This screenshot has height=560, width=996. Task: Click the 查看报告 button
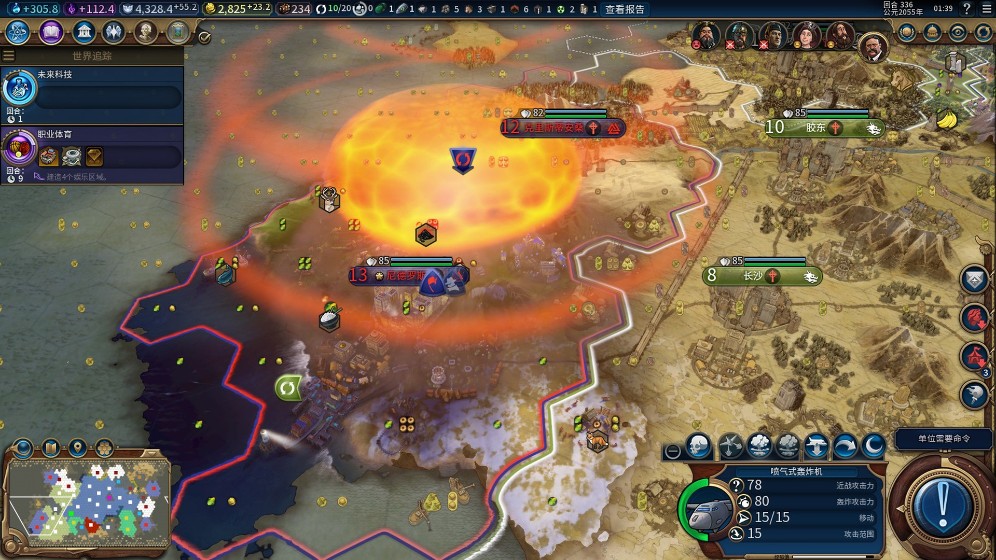pos(625,9)
